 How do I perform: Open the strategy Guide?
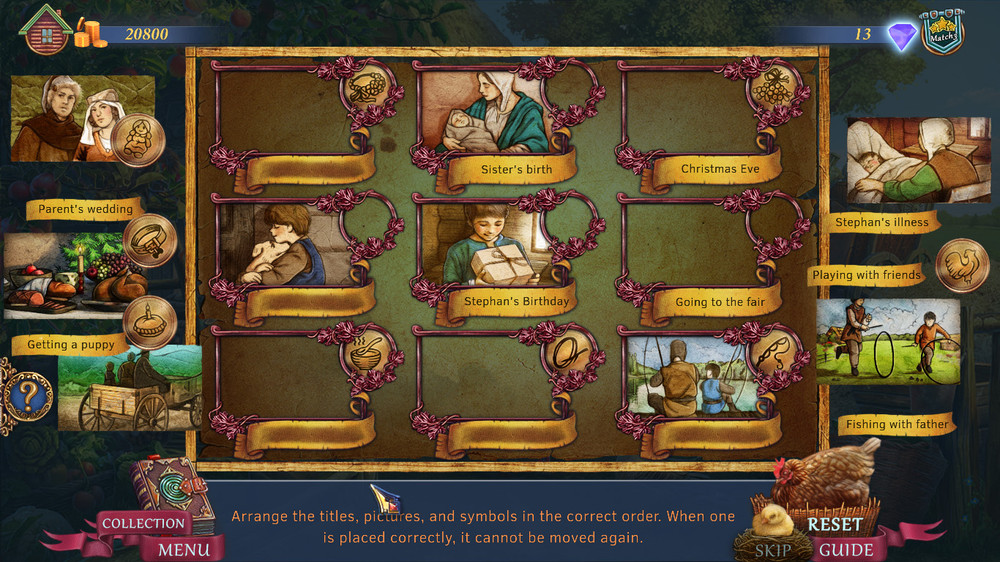pos(846,549)
